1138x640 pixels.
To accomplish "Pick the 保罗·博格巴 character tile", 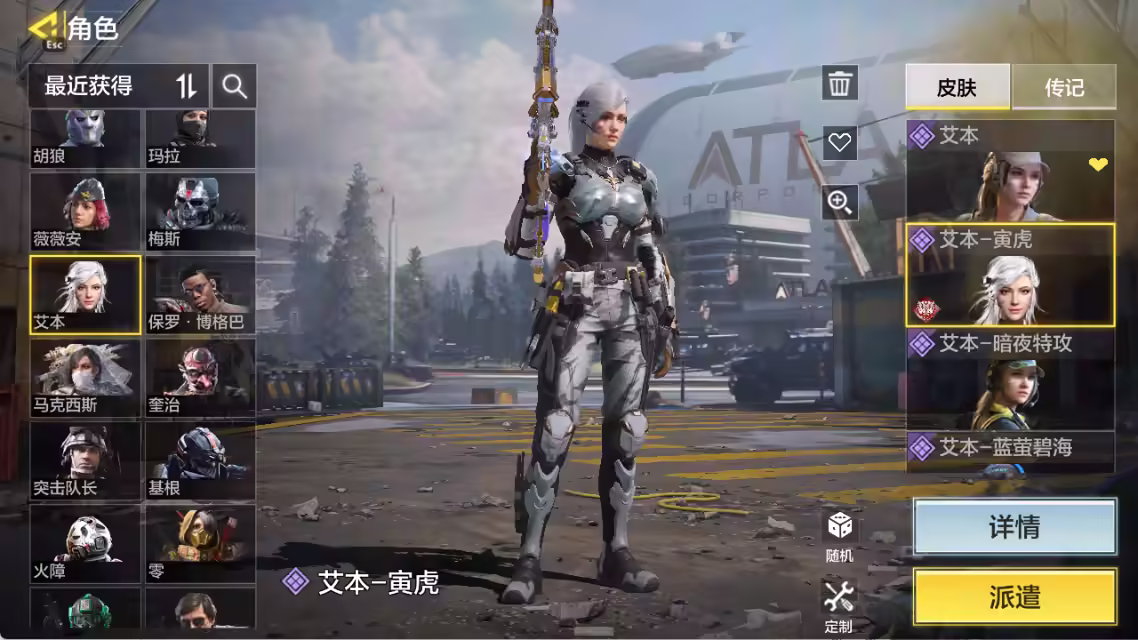I will 200,294.
